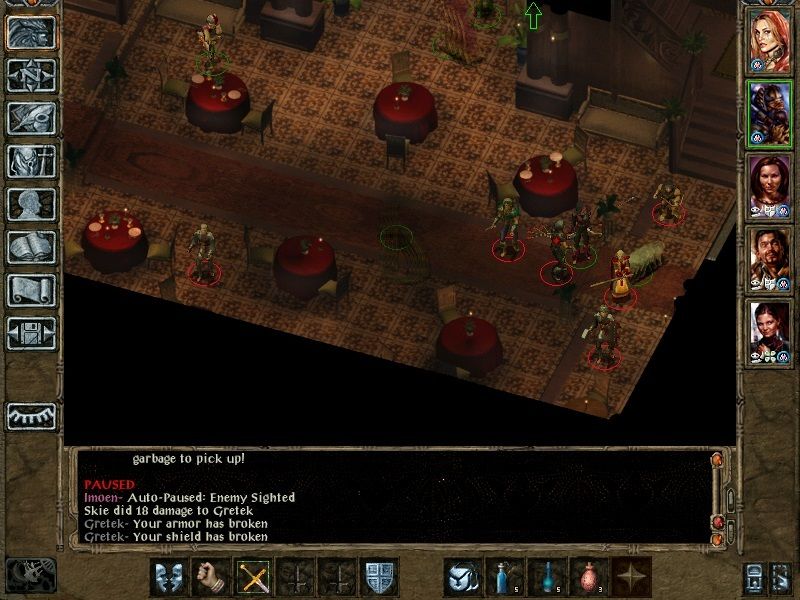Select the helmeted warrior's portrait
Screen dimensions: 800x600
(x=769, y=113)
